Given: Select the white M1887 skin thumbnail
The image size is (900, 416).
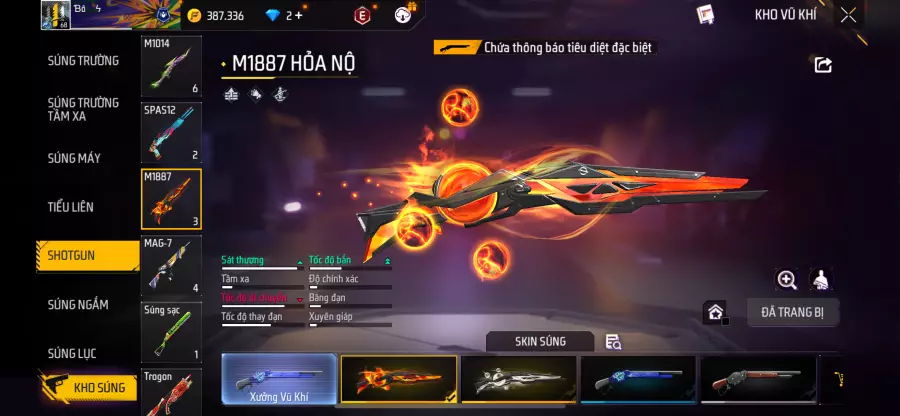Looking at the screenshot, I should point(518,379).
